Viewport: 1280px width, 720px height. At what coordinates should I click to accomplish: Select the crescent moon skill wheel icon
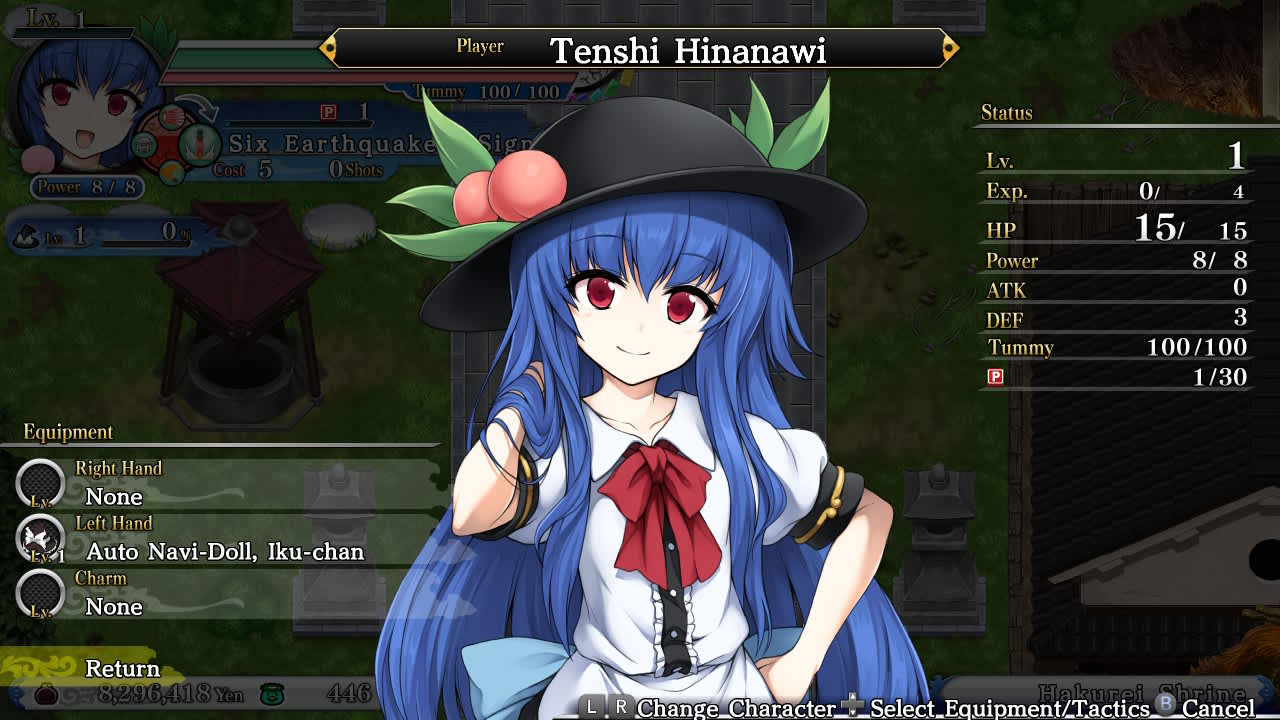pos(170,171)
